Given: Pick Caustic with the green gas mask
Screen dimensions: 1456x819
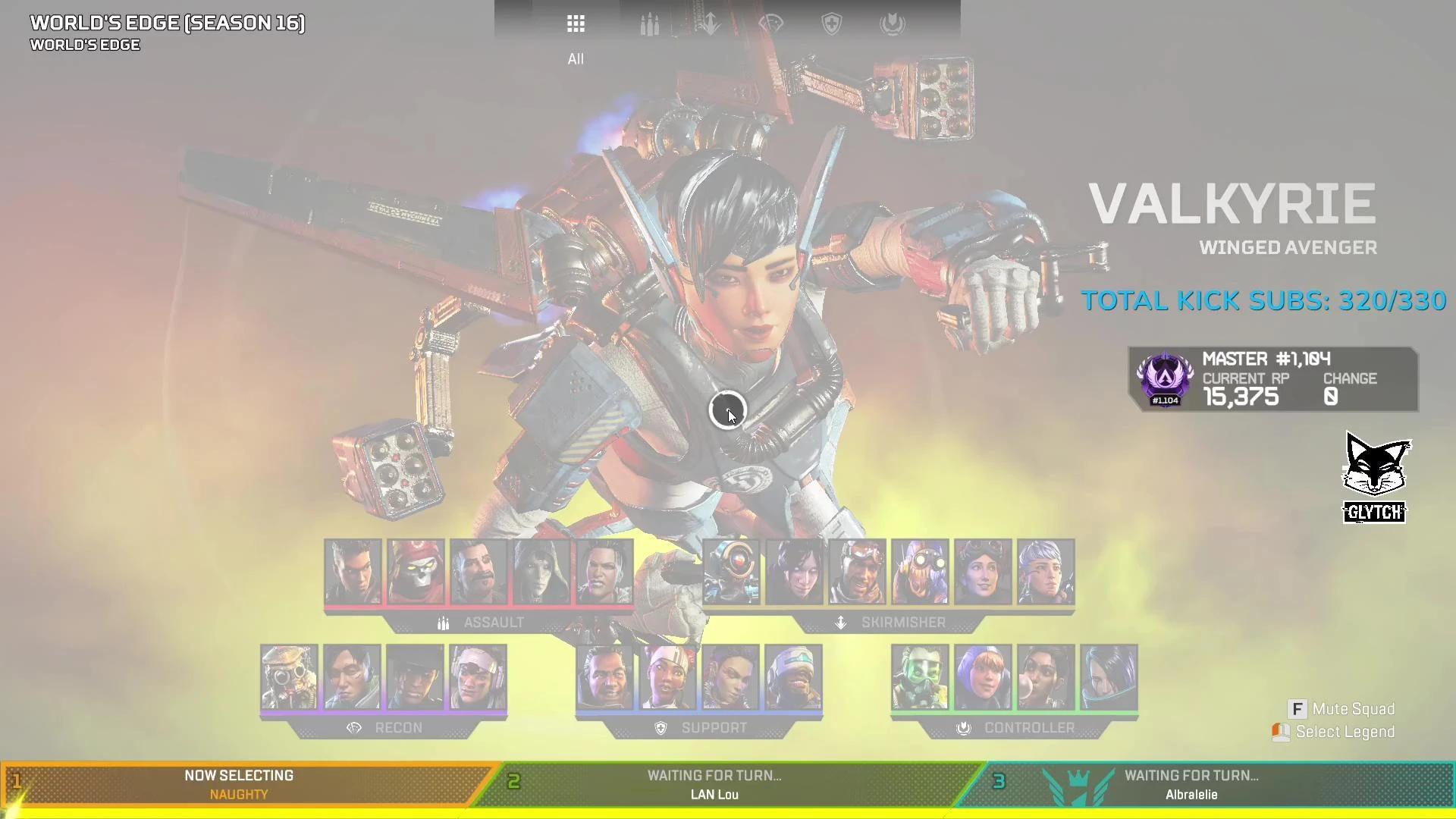Looking at the screenshot, I should coord(920,677).
